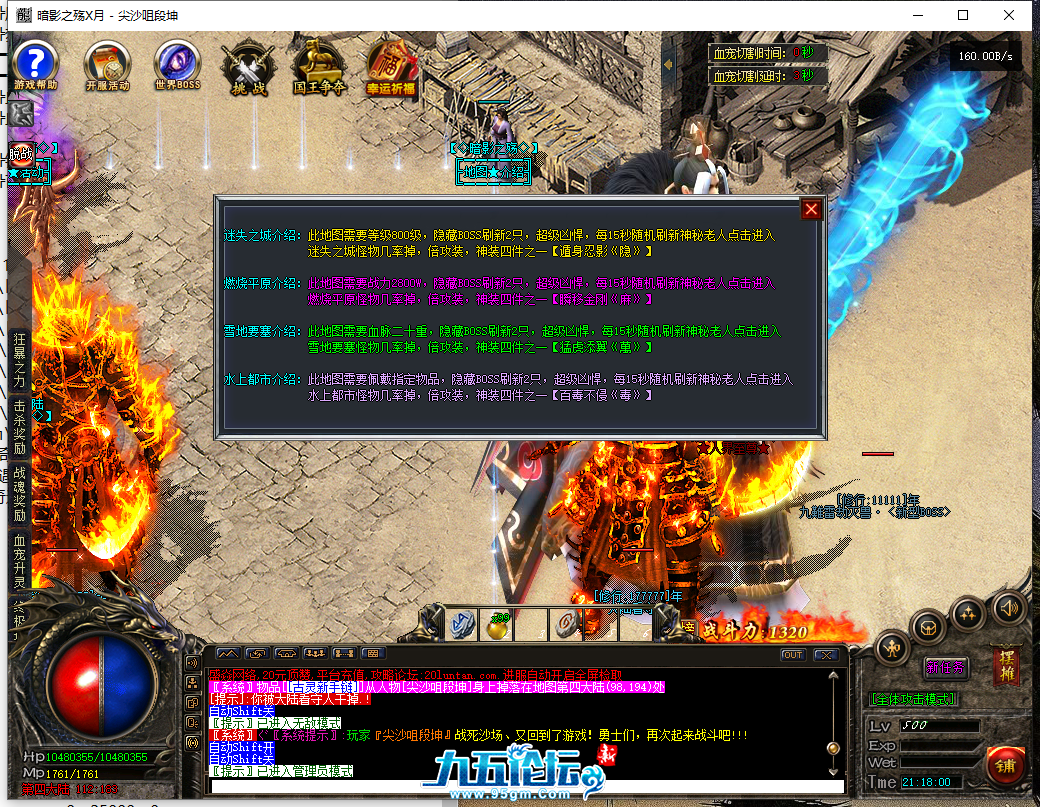Open the 开服活动 server launch events

(x=107, y=64)
